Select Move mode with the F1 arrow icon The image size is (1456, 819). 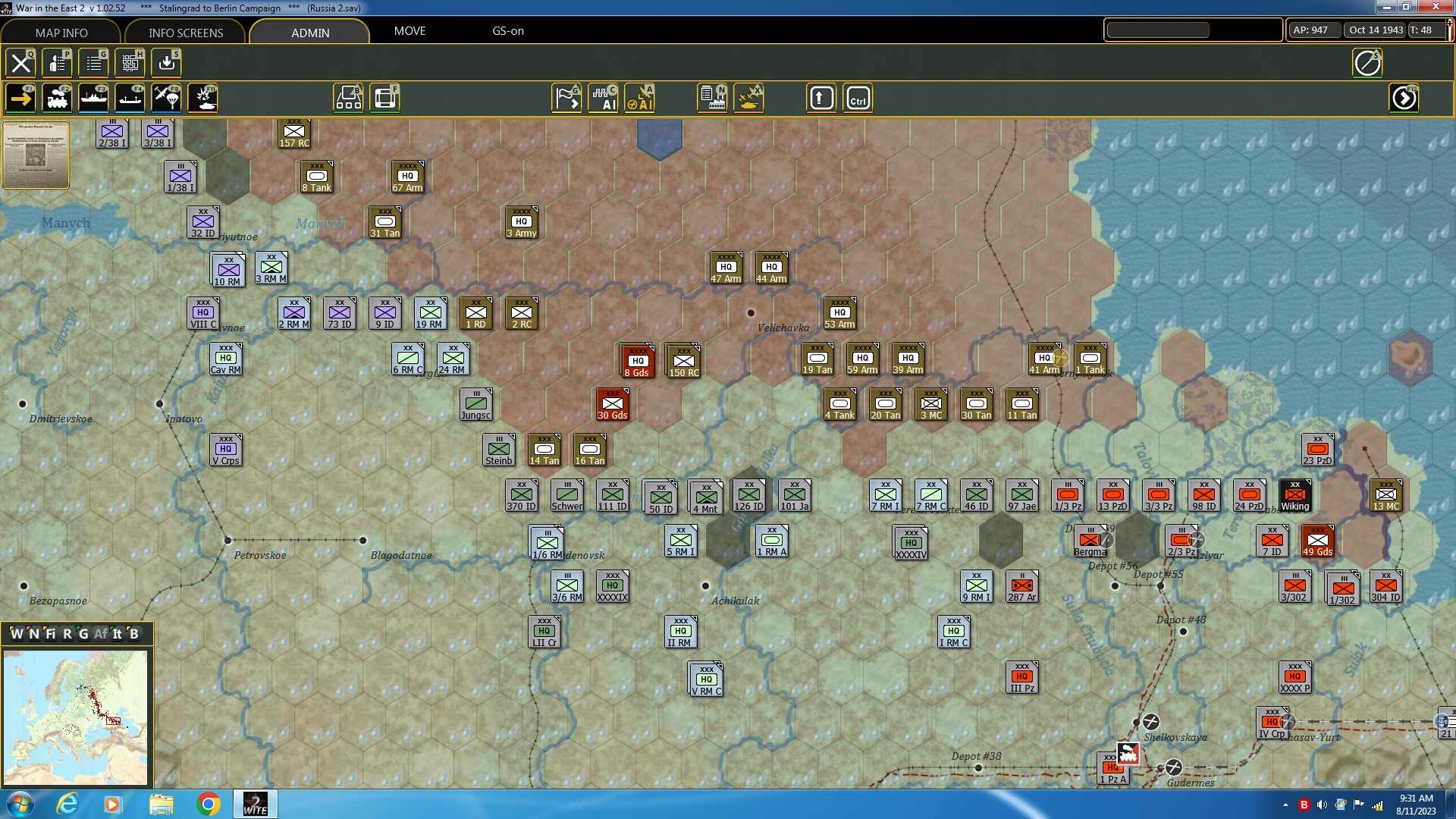pyautogui.click(x=20, y=97)
